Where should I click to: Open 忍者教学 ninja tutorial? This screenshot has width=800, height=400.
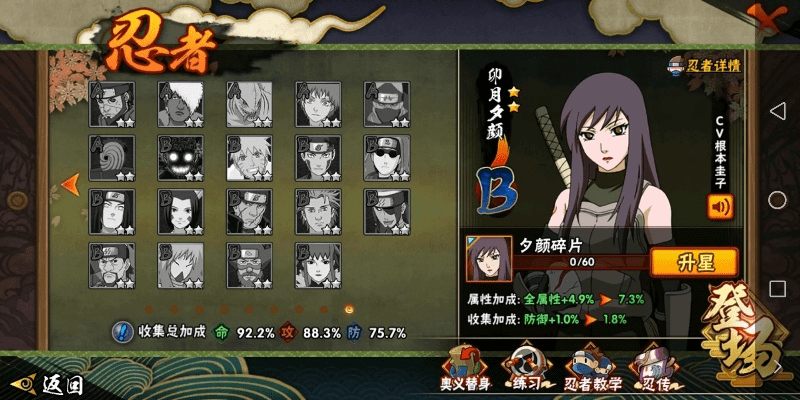593,368
